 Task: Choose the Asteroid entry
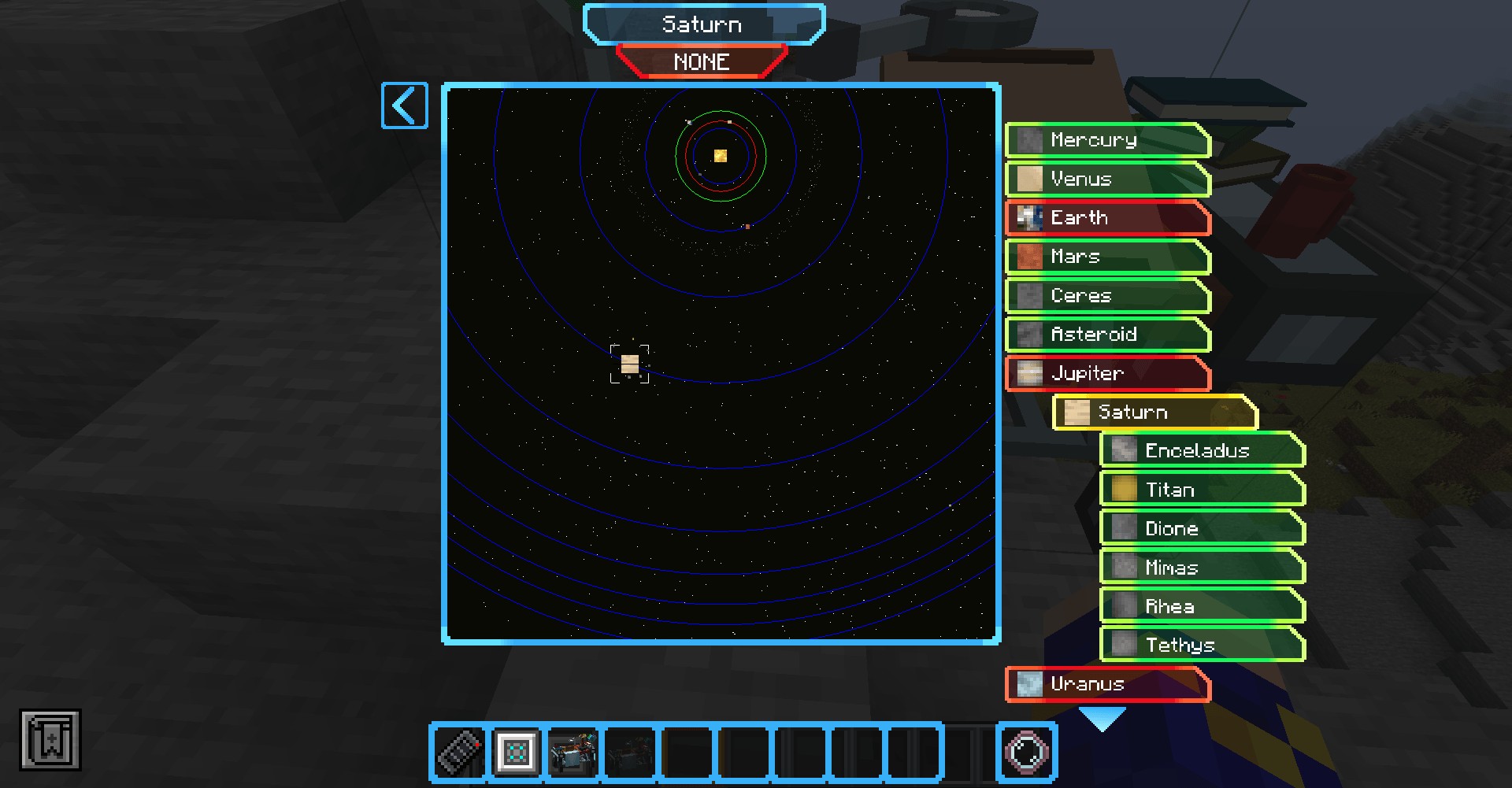[x=1107, y=335]
